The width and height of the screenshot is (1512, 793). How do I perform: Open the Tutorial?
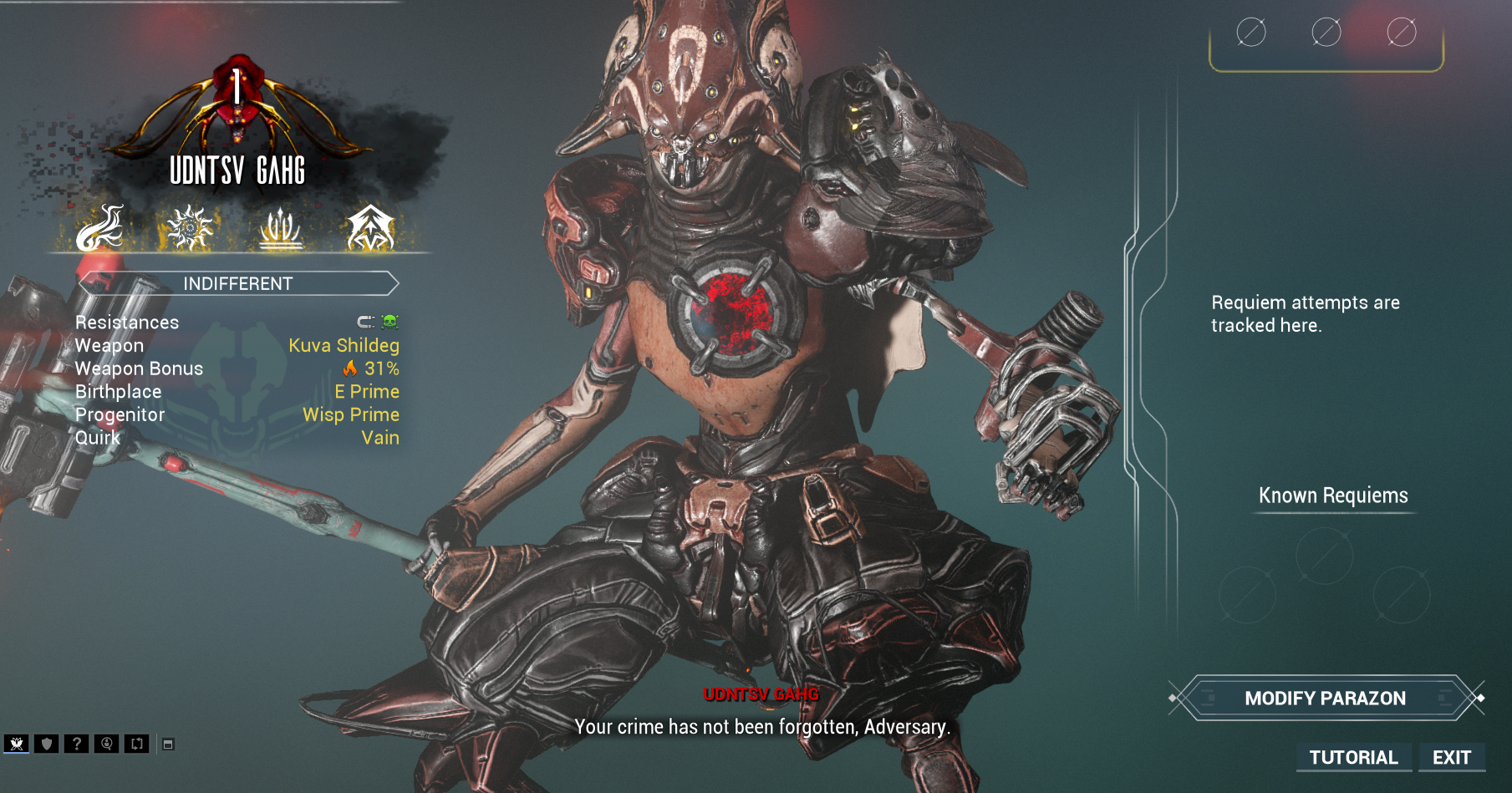click(x=1353, y=757)
